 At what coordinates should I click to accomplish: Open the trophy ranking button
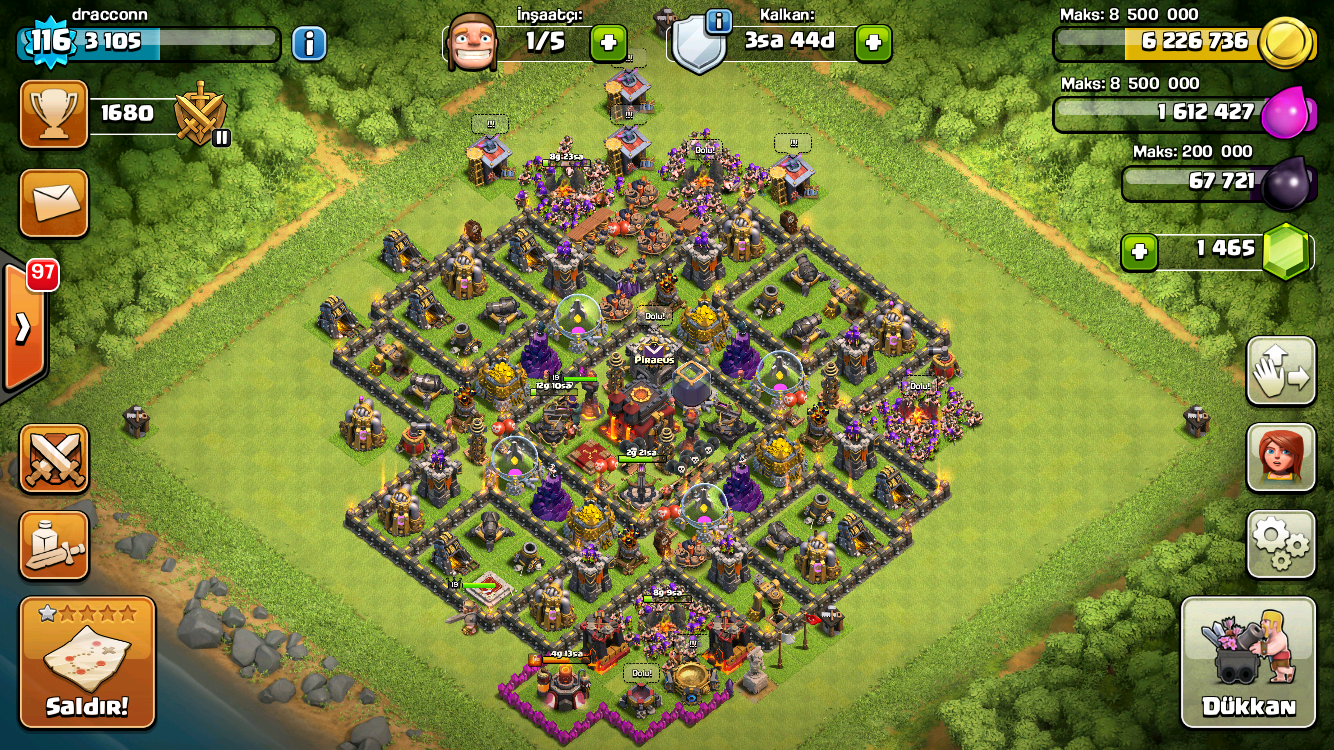54,114
